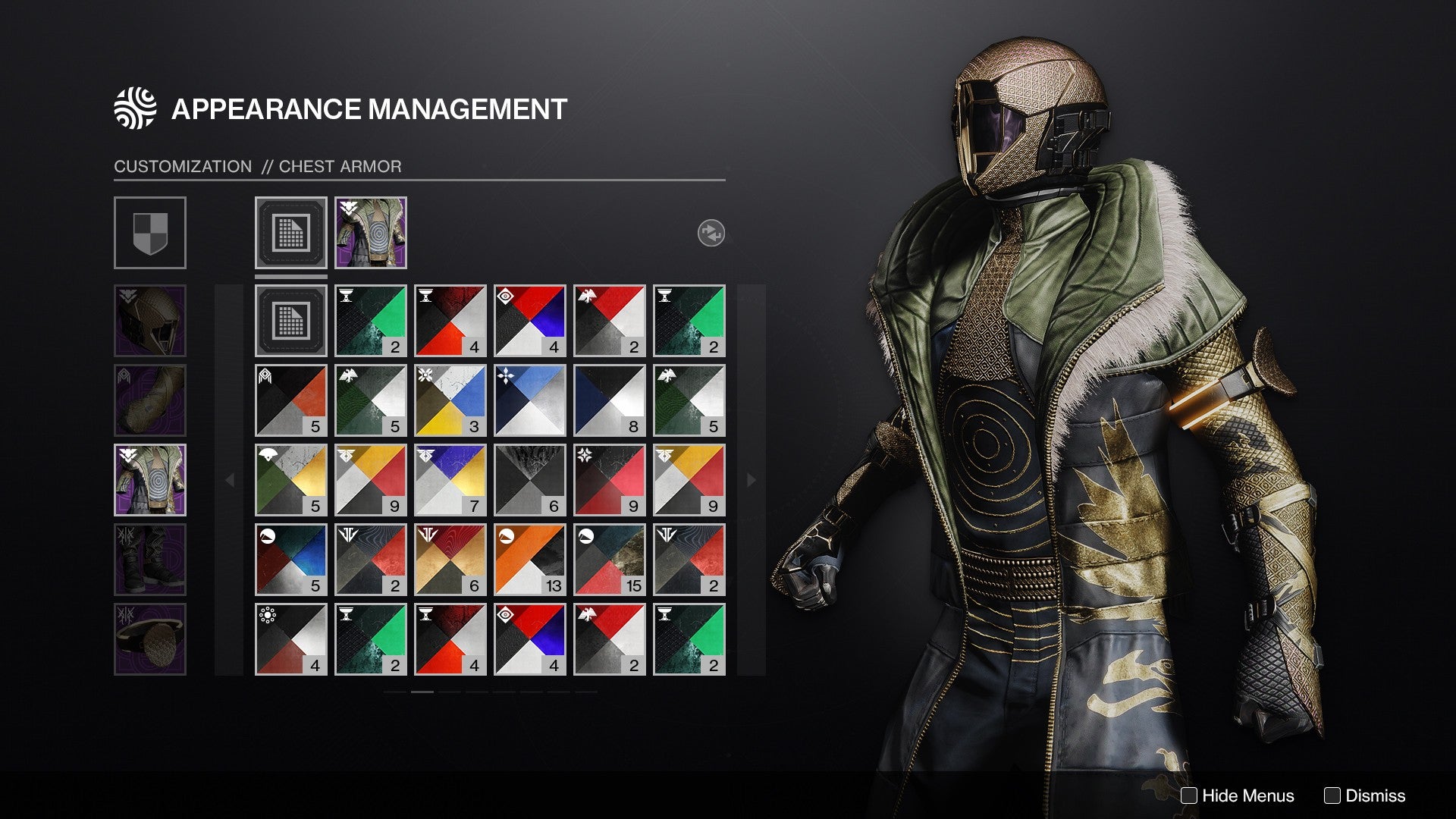
Task: Click the shield appearance category icon
Action: click(150, 233)
